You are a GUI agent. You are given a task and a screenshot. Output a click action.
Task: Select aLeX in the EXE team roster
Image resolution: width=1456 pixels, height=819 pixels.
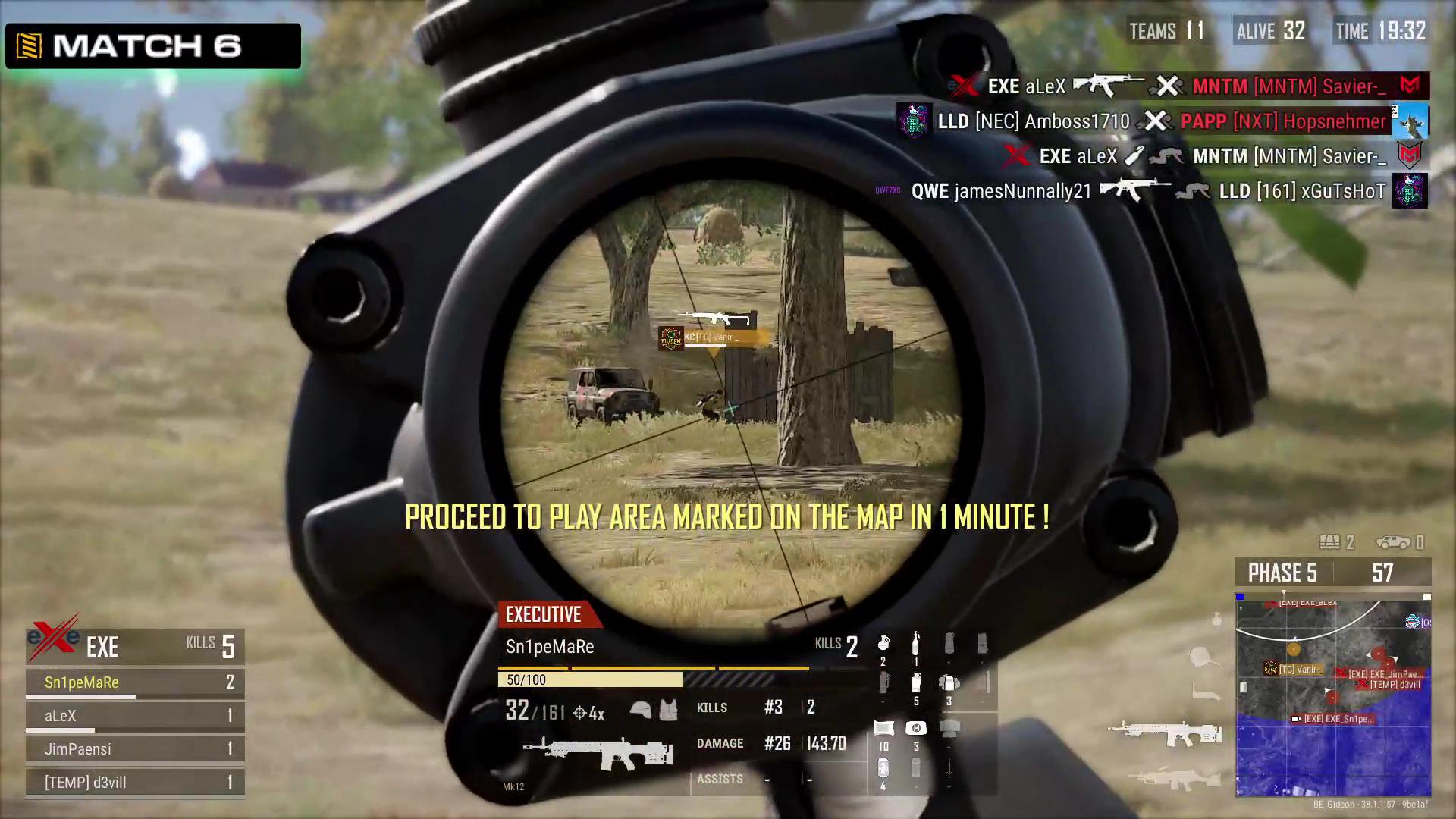click(x=61, y=716)
